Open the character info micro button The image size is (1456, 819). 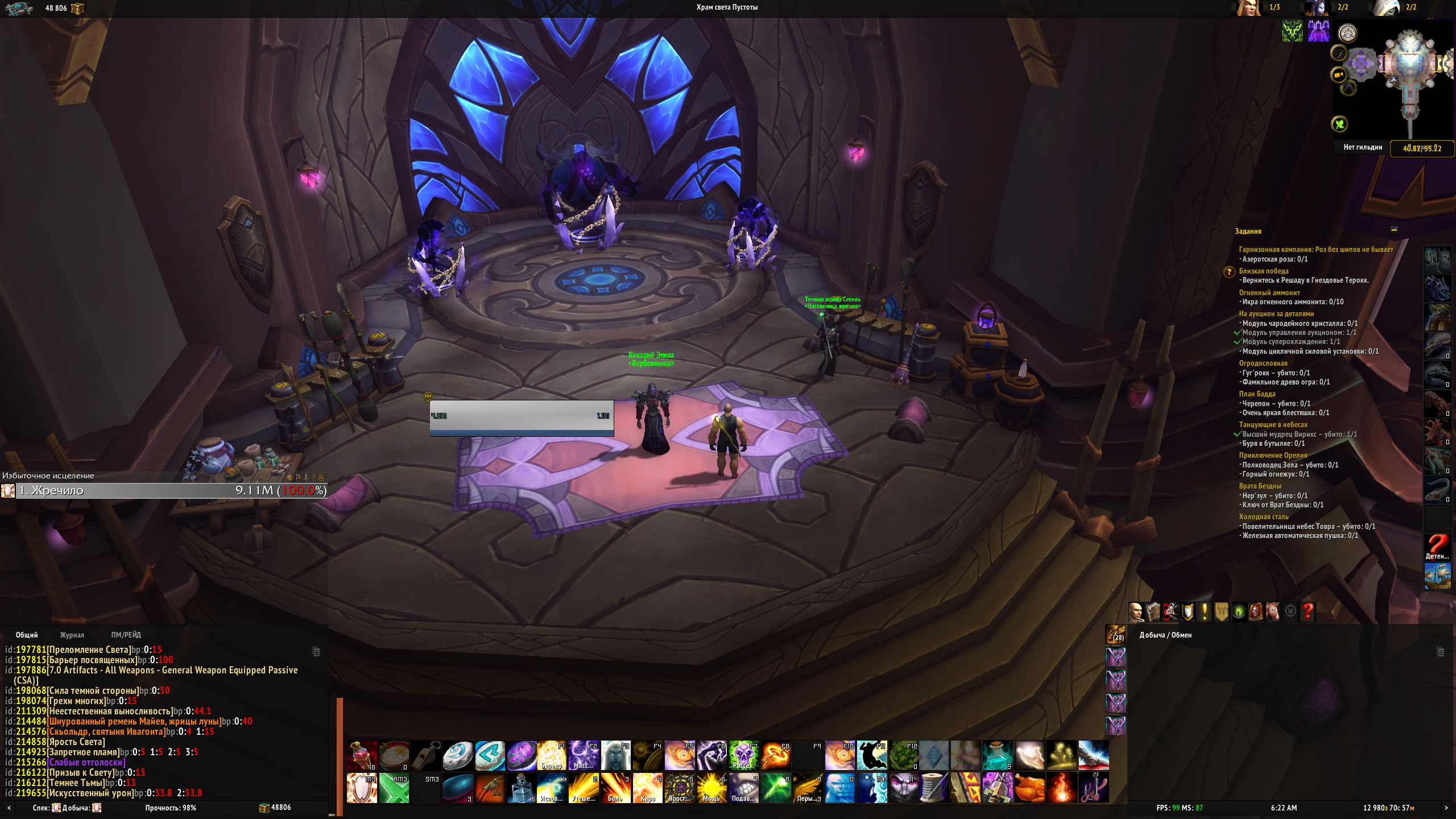(1136, 612)
